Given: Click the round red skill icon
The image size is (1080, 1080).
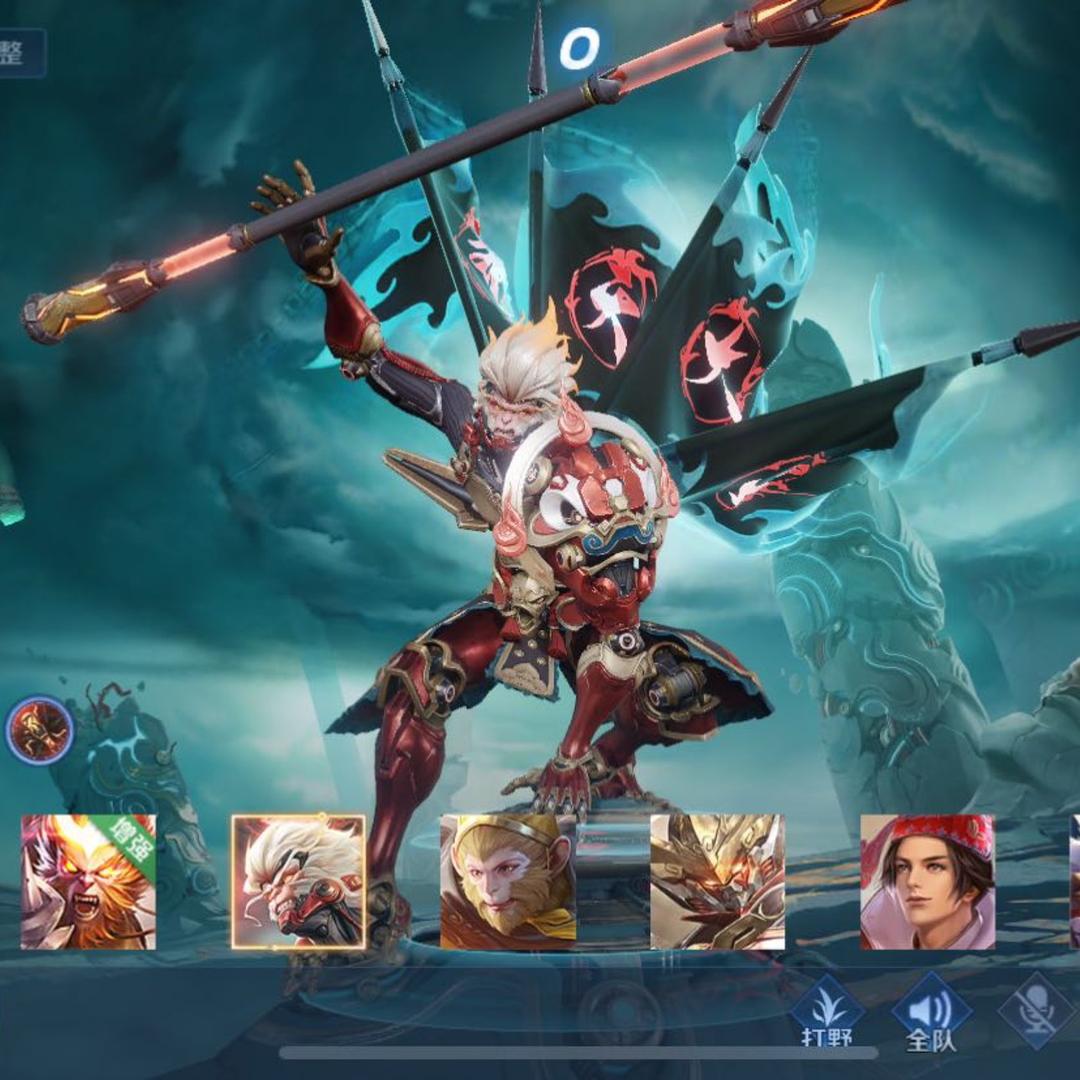Looking at the screenshot, I should click(40, 731).
